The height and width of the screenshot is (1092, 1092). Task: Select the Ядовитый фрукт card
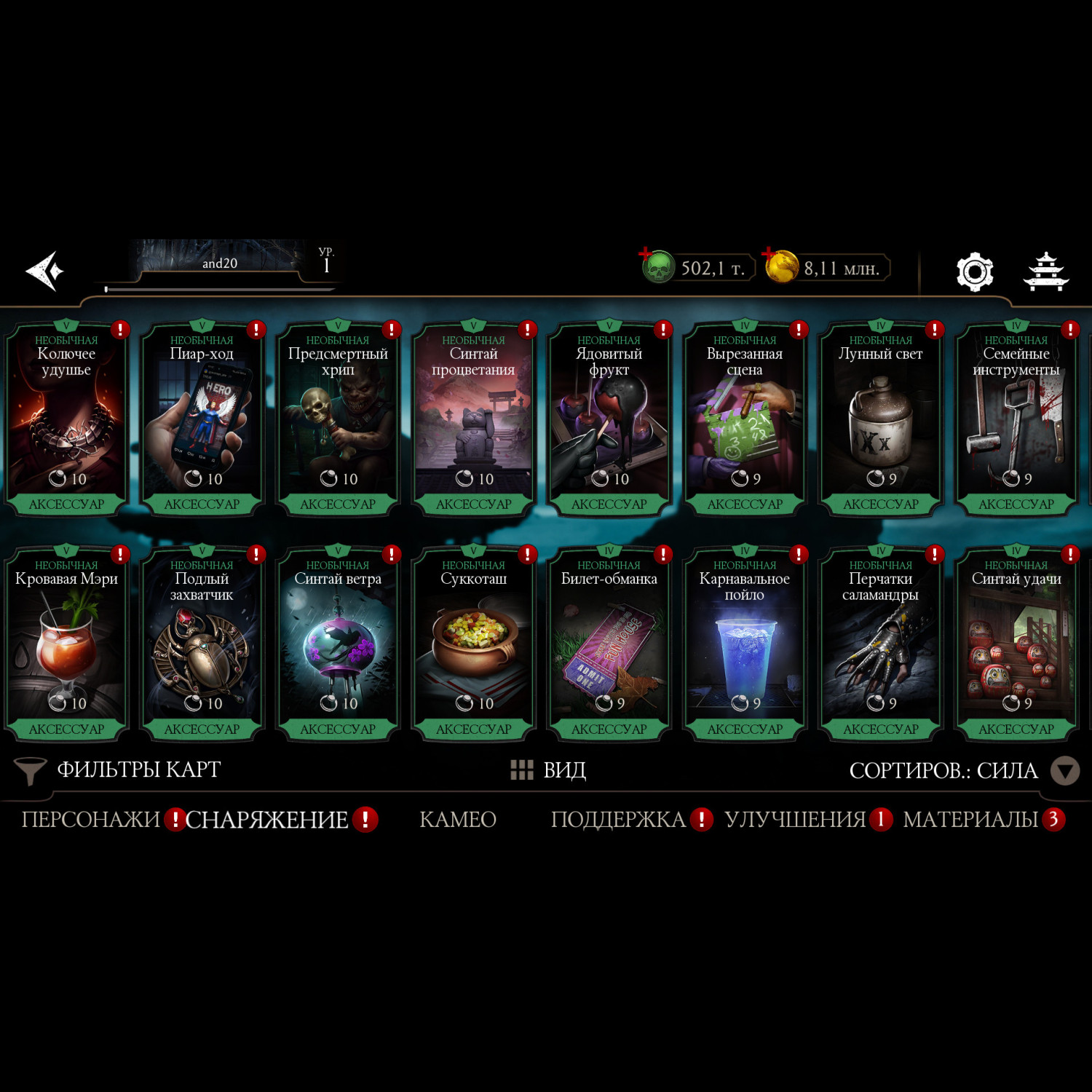[x=609, y=419]
